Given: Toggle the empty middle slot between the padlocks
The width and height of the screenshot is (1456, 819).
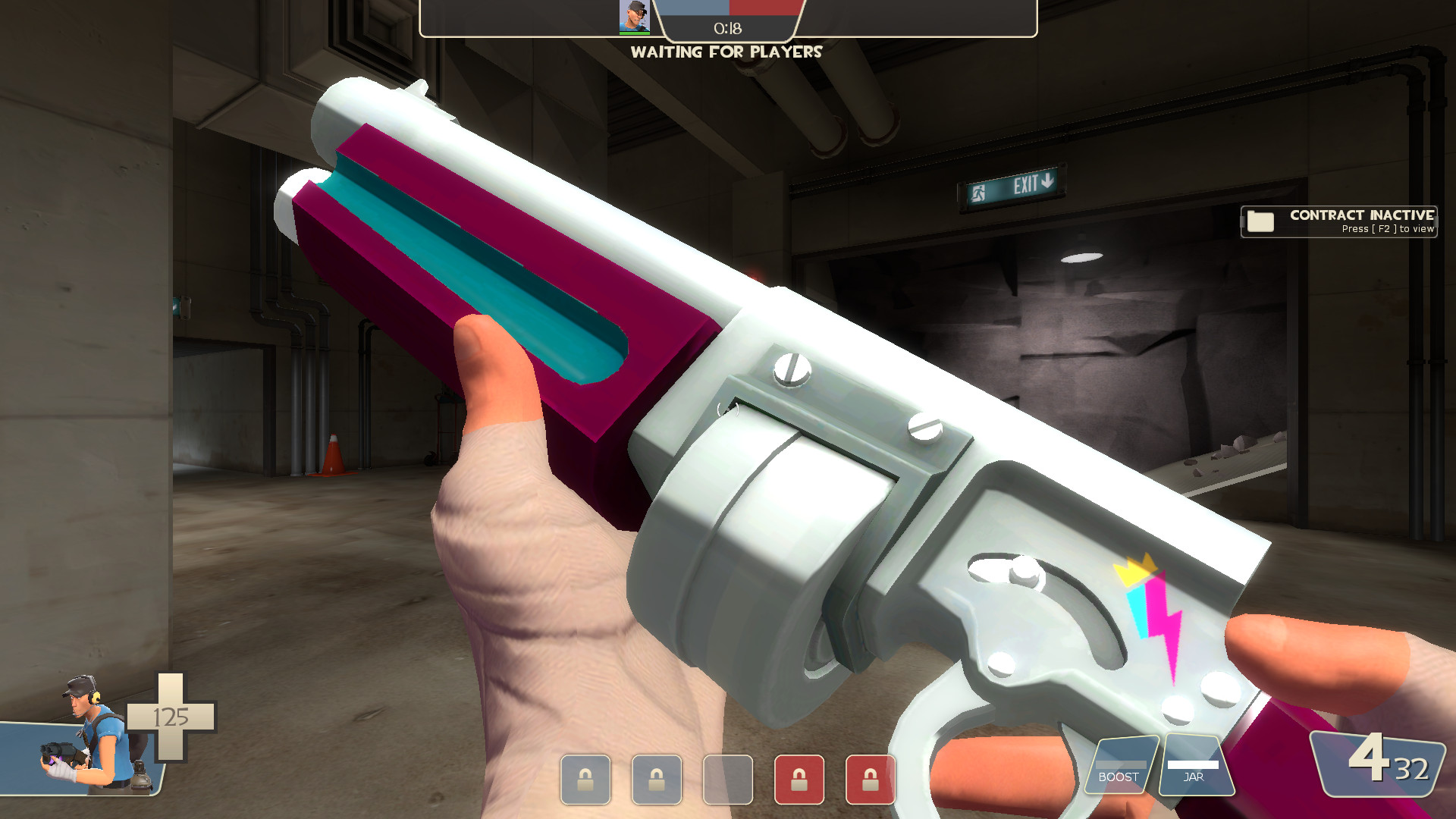Looking at the screenshot, I should [727, 780].
